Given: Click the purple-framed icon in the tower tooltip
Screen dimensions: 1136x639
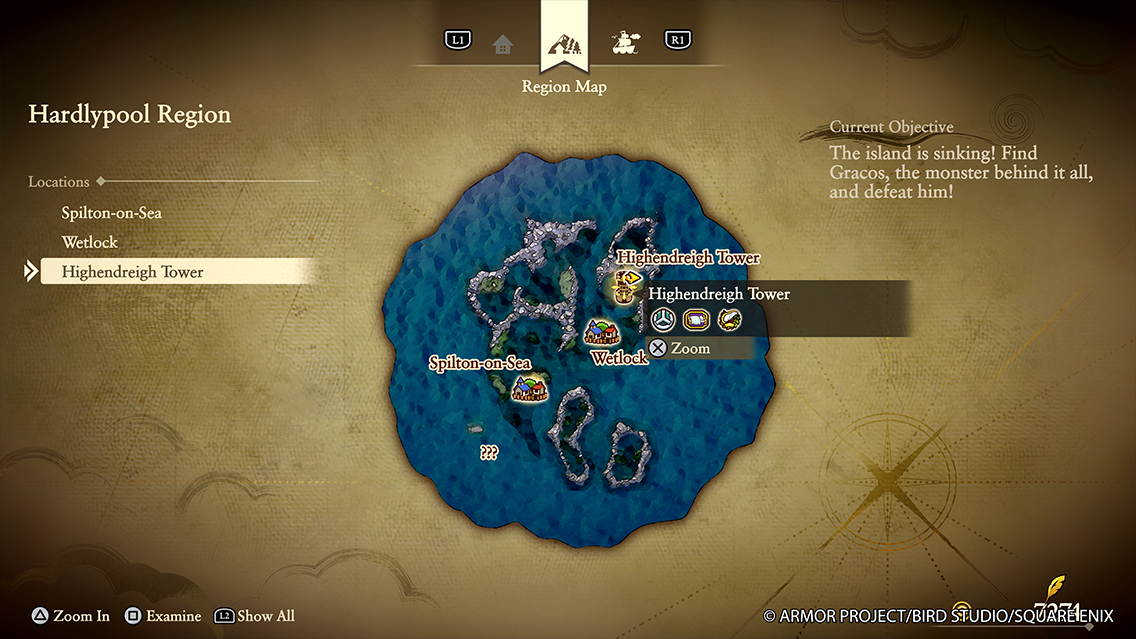Looking at the screenshot, I should 695,320.
